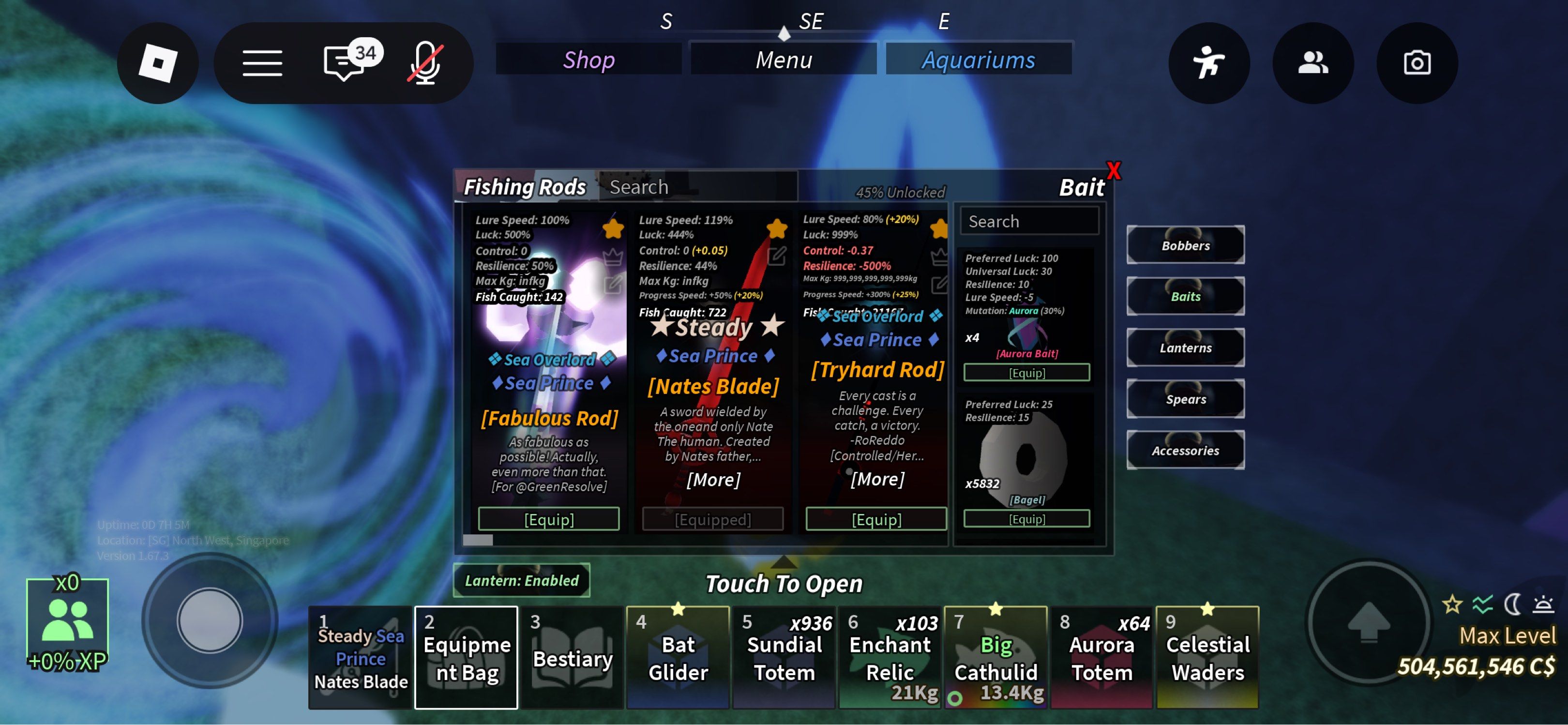Click the Menu button on top bar
This screenshot has width=1568, height=725.
(x=784, y=60)
